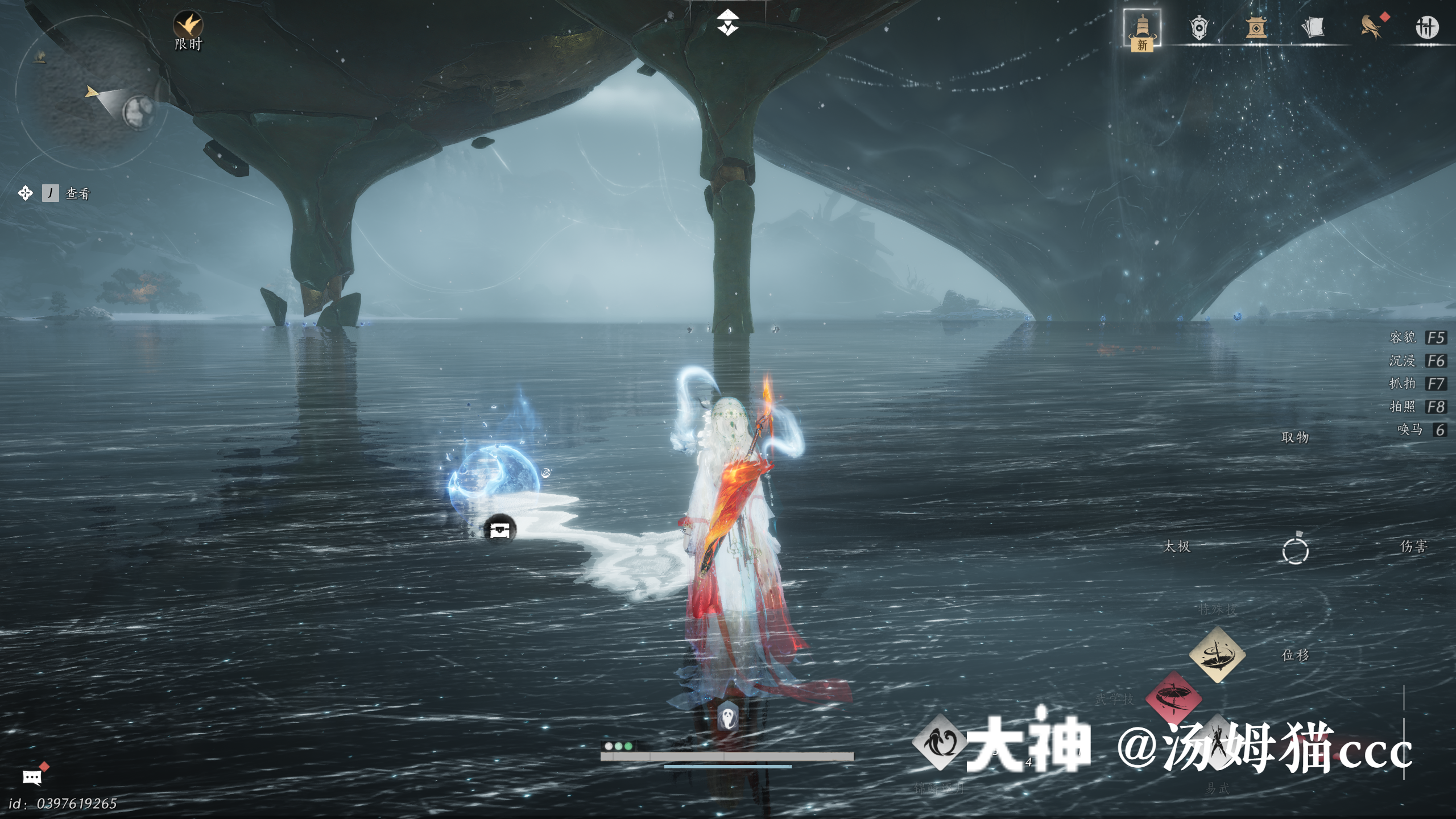
Task: Open the 限时 limited-time event icon
Action: click(188, 26)
